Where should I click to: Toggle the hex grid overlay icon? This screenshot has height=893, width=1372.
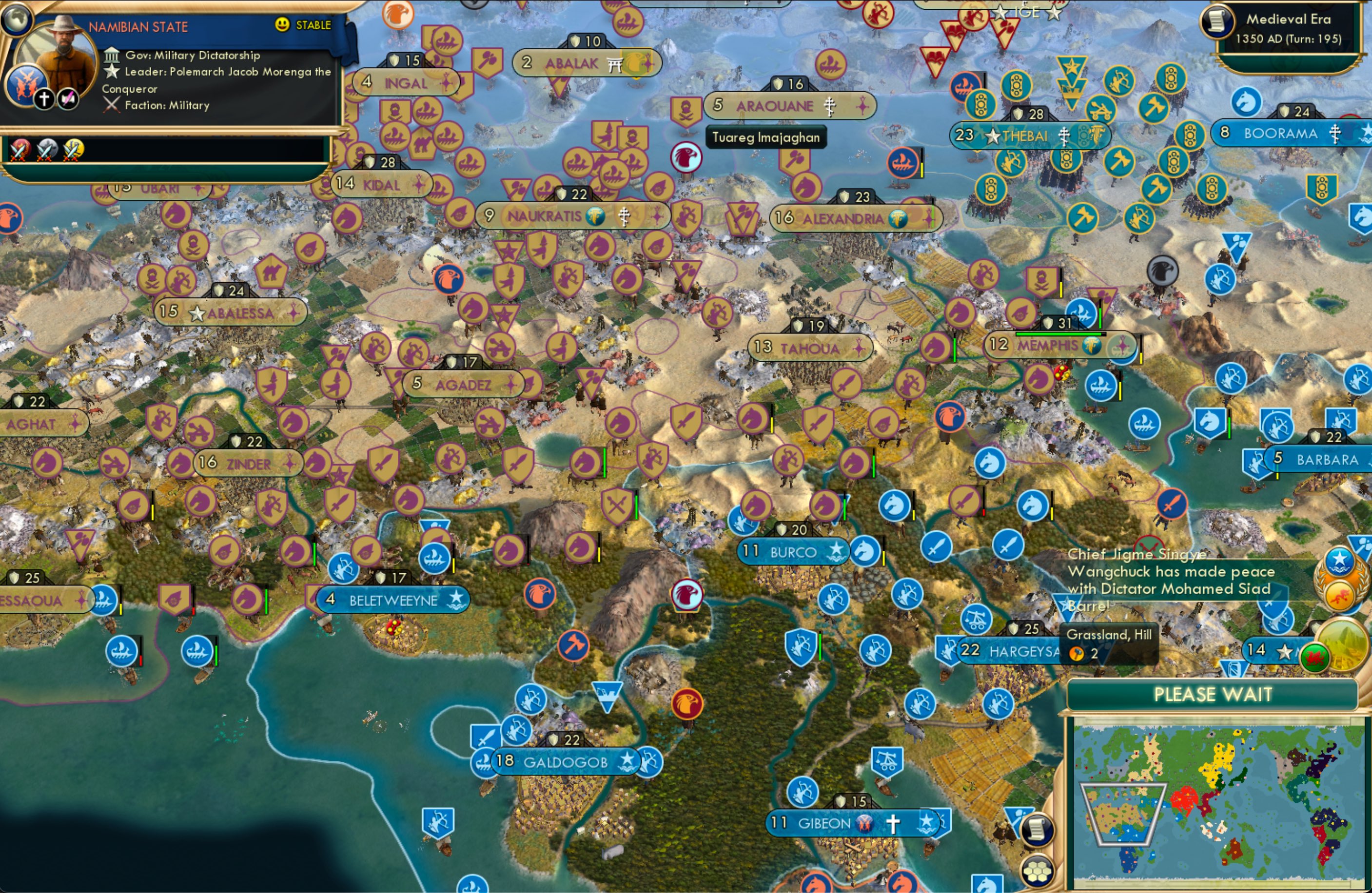click(1038, 871)
